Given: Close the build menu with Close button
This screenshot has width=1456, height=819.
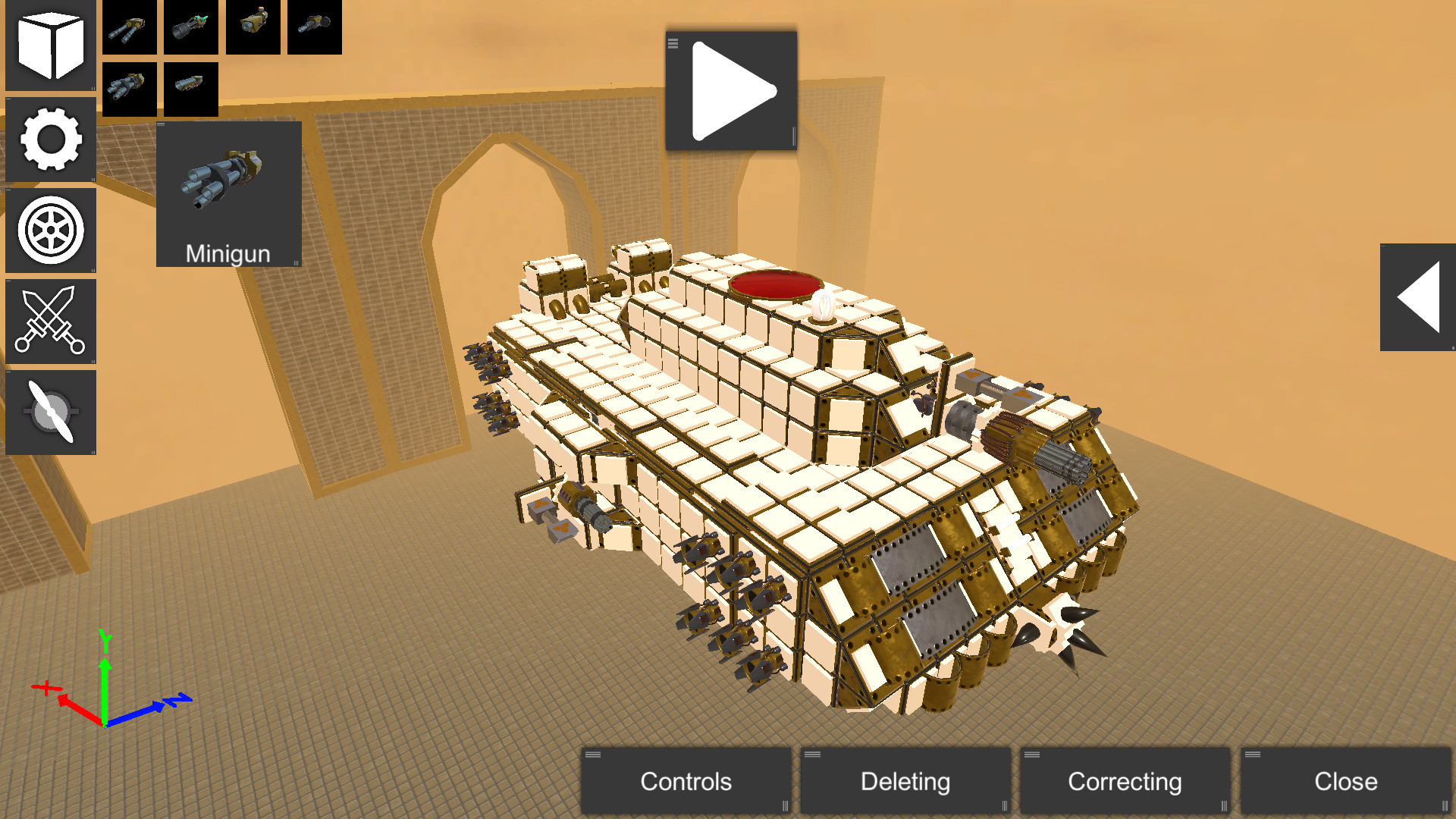Looking at the screenshot, I should (1345, 781).
